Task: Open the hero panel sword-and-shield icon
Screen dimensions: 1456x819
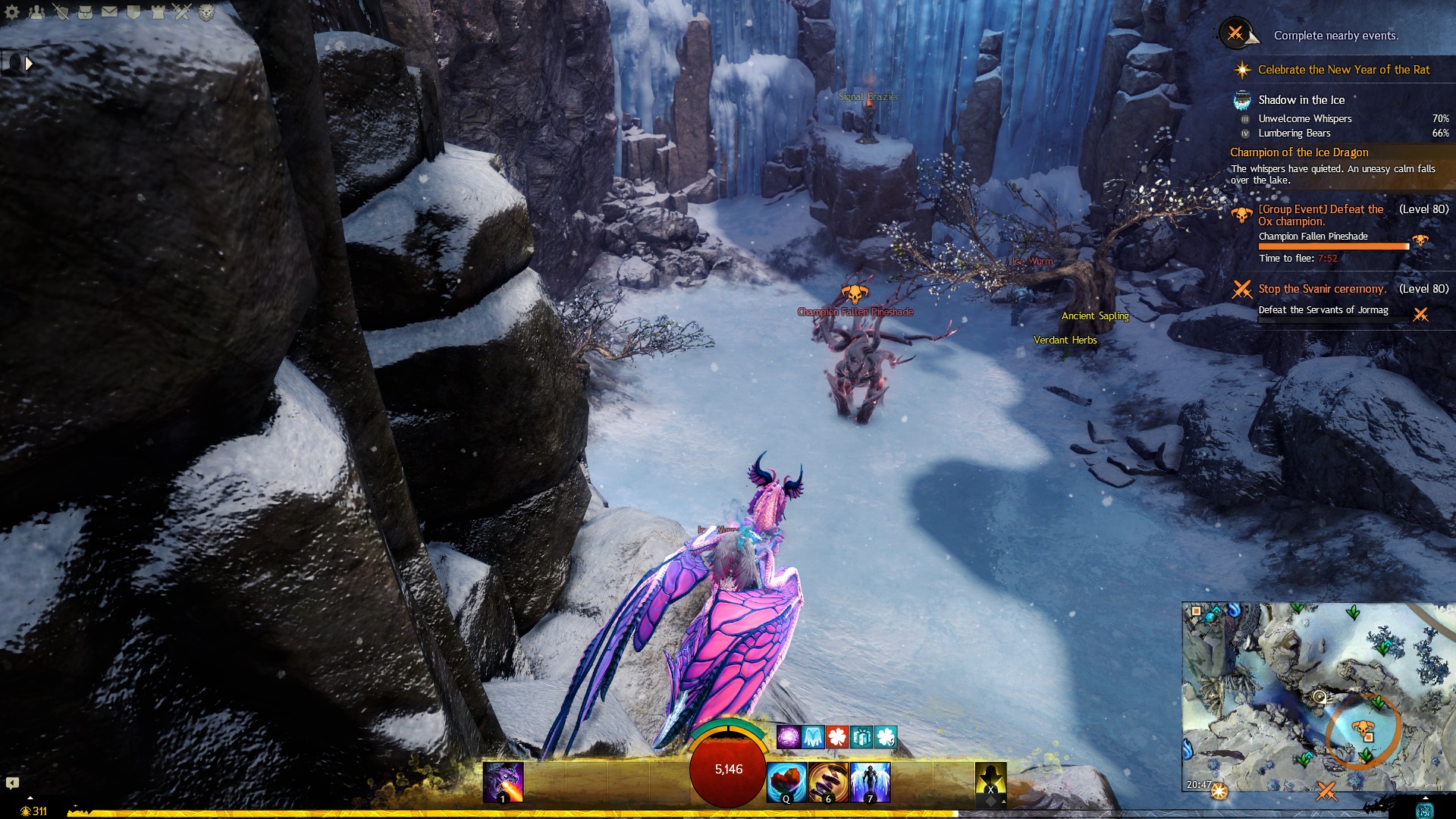Action: pos(61,12)
